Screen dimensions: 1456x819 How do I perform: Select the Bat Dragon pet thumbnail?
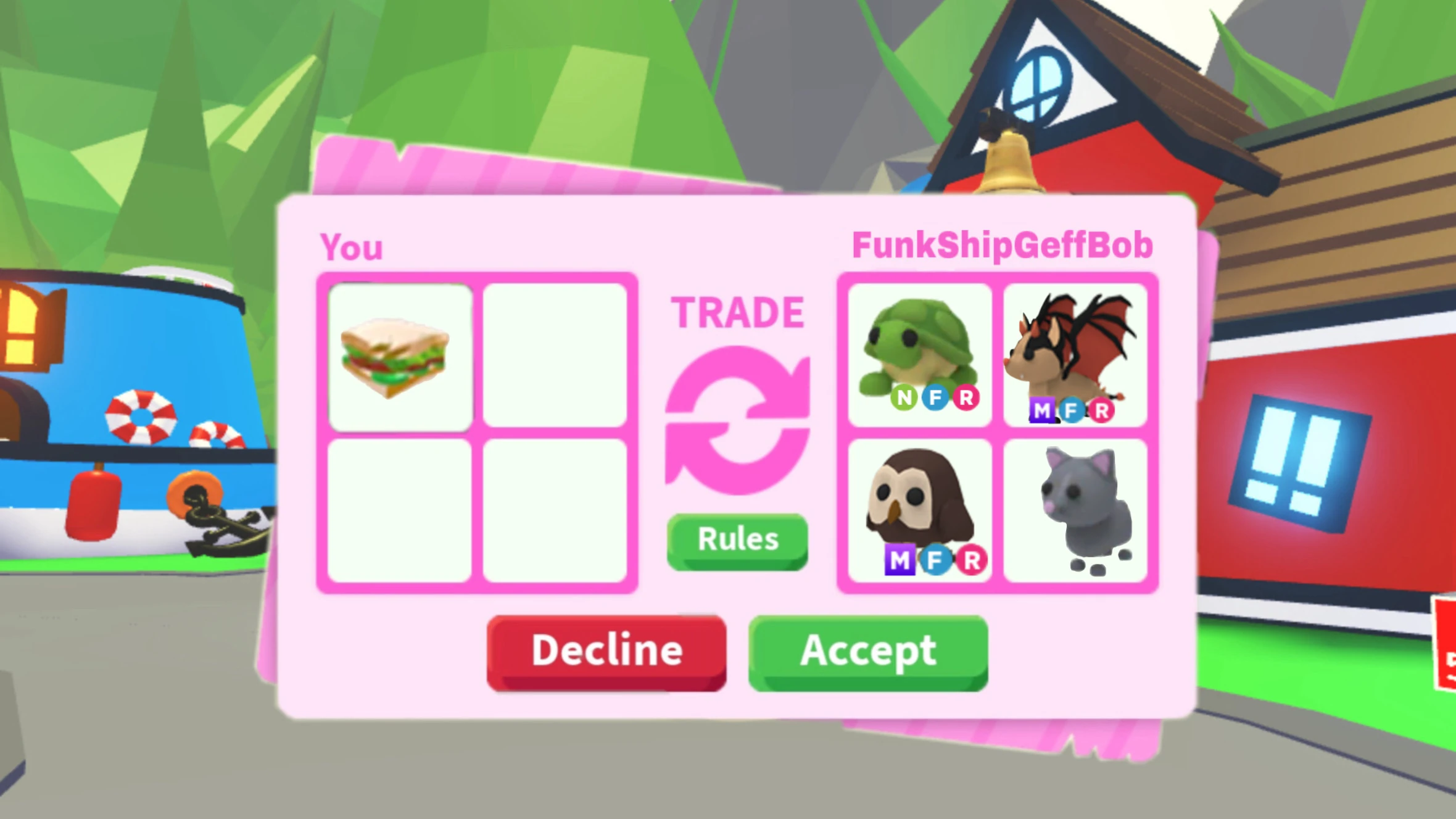(x=1073, y=352)
